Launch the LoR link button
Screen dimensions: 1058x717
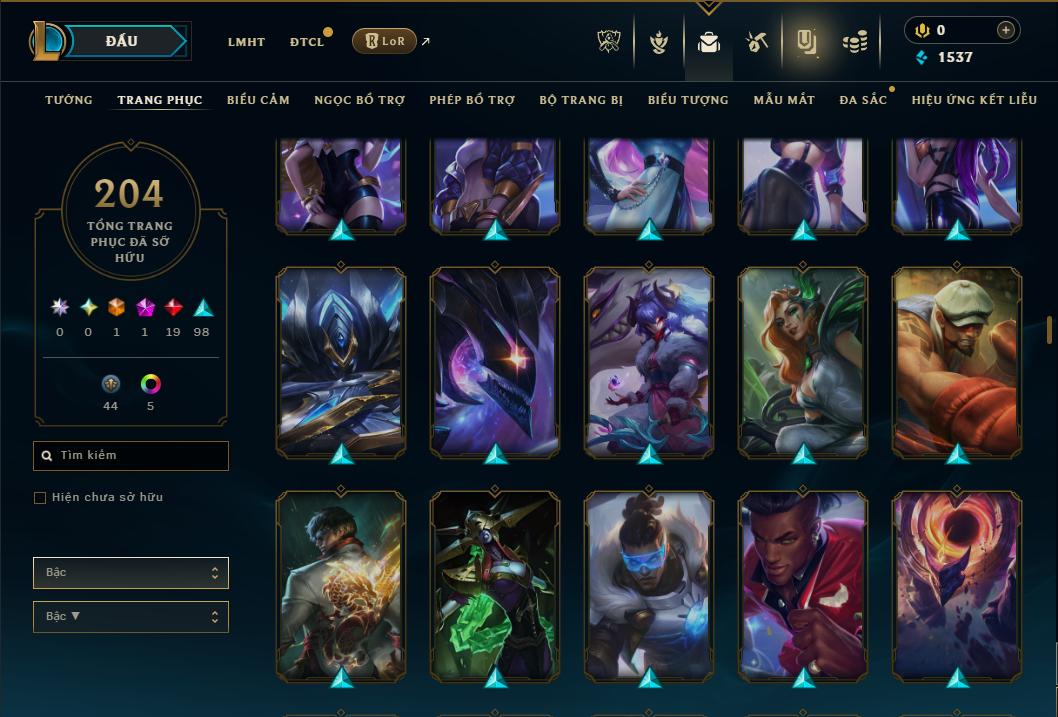385,41
